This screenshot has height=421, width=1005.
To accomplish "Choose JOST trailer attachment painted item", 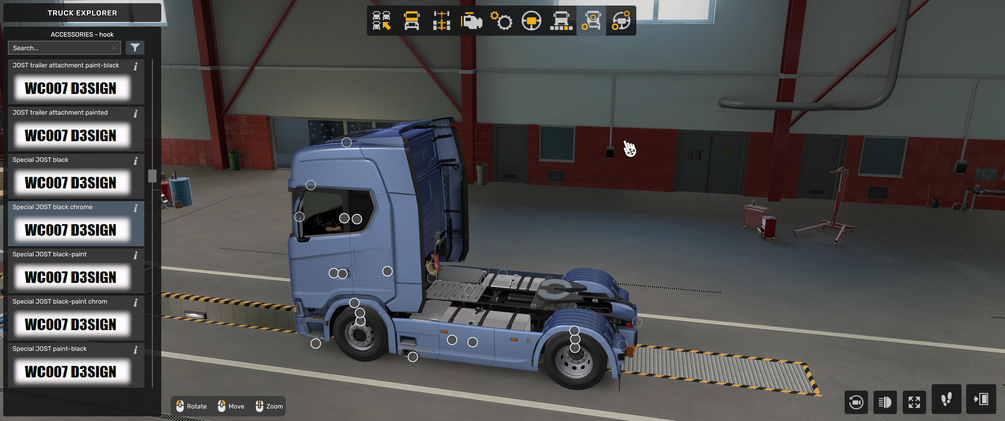I will click(x=71, y=135).
